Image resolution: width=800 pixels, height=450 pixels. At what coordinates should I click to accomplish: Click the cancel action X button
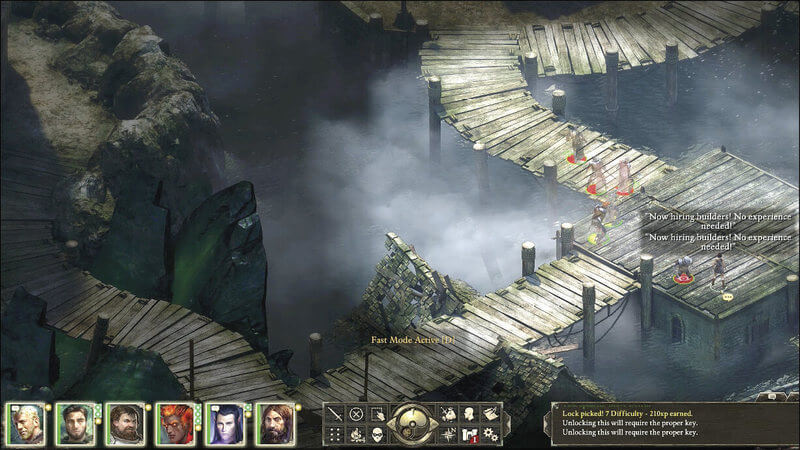356,414
